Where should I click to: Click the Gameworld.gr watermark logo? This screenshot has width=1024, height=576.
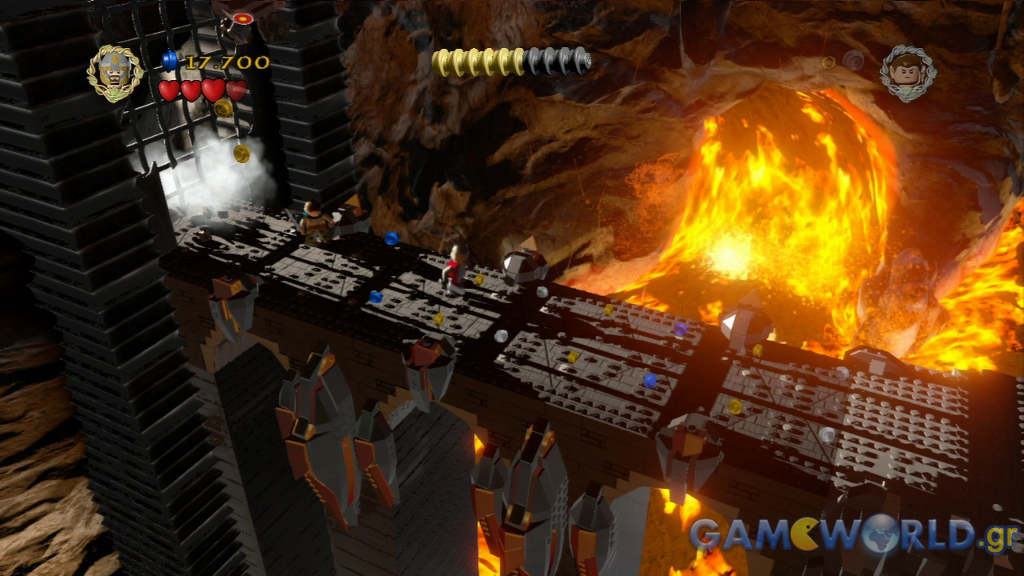854,536
